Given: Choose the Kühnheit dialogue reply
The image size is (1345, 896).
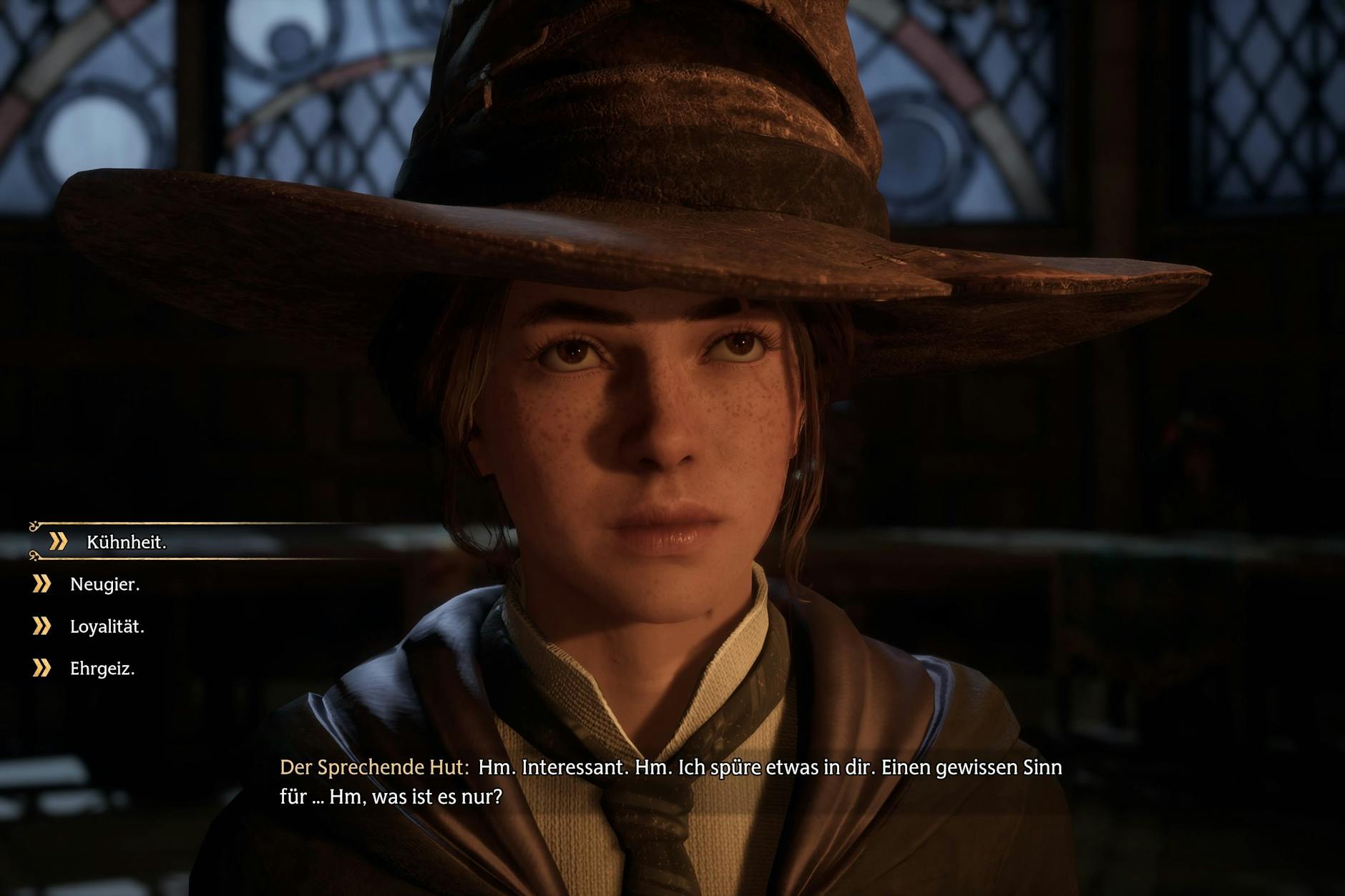Looking at the screenshot, I should [126, 542].
